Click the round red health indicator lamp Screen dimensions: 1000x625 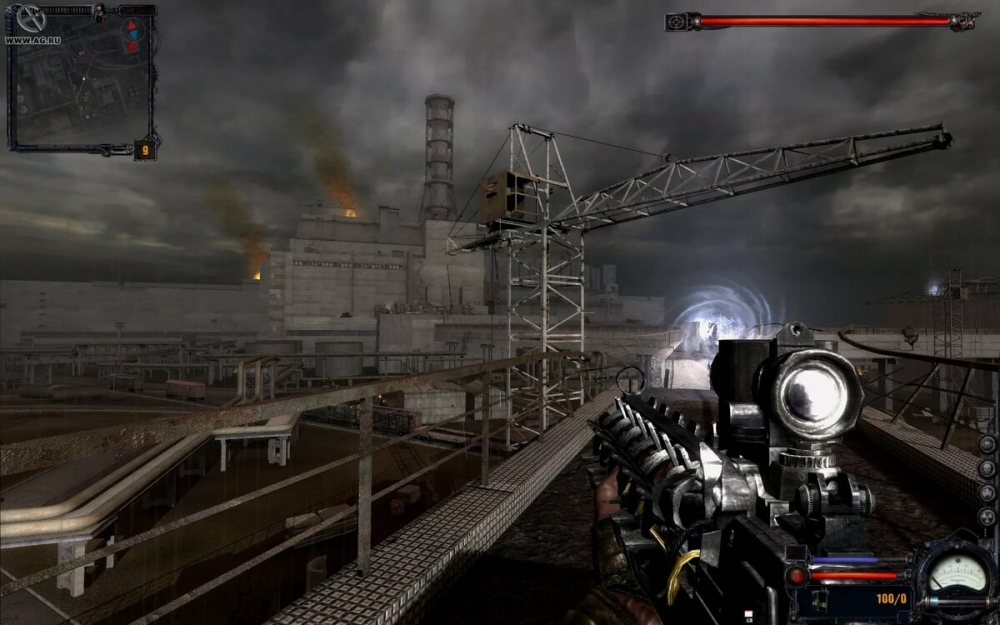(797, 576)
